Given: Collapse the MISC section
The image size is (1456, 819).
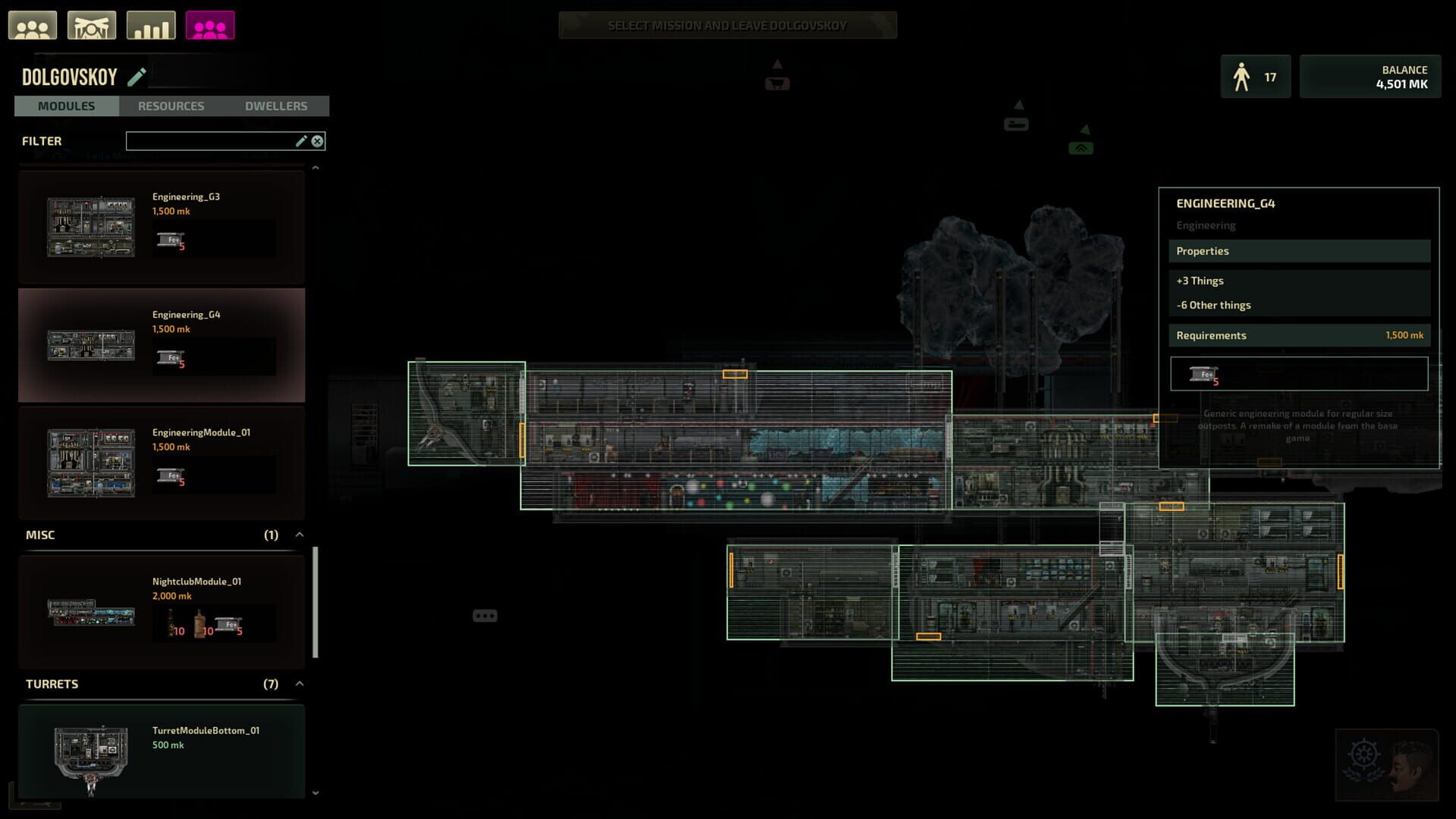Looking at the screenshot, I should click(x=298, y=534).
